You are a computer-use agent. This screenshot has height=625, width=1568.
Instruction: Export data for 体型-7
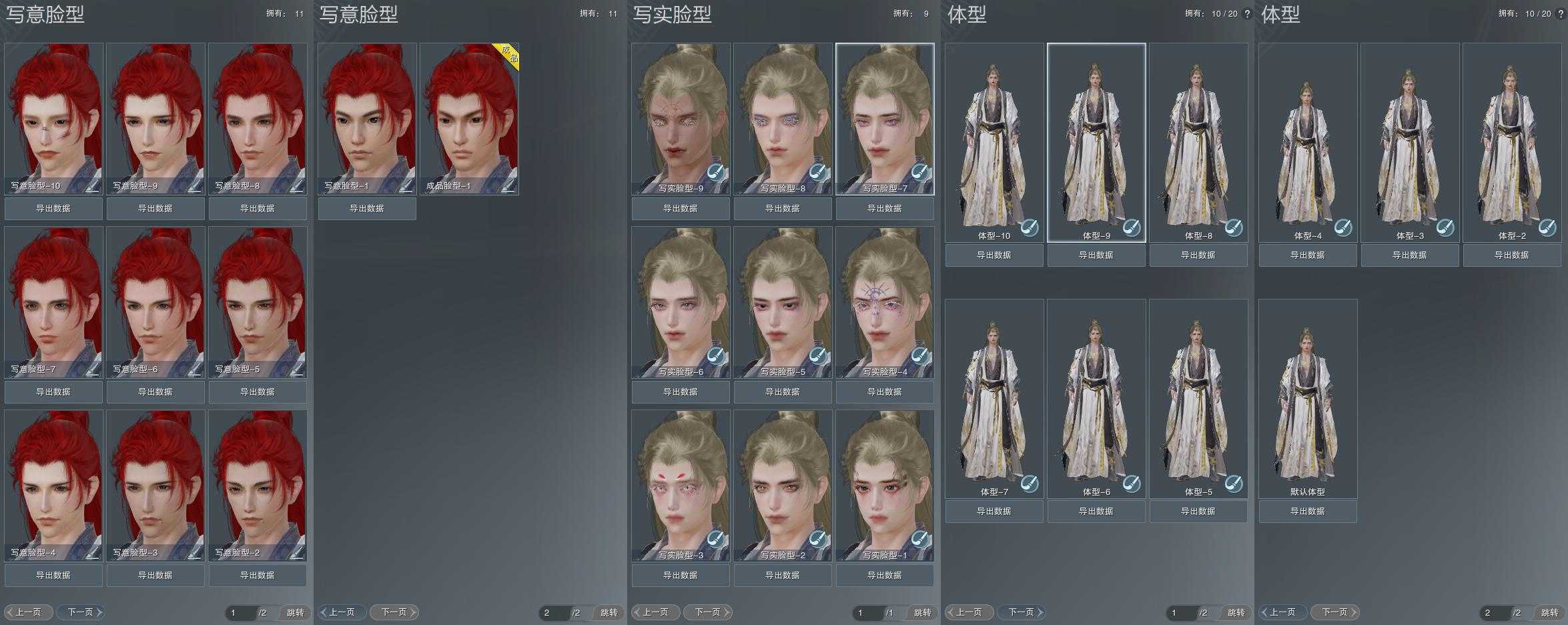coord(994,512)
